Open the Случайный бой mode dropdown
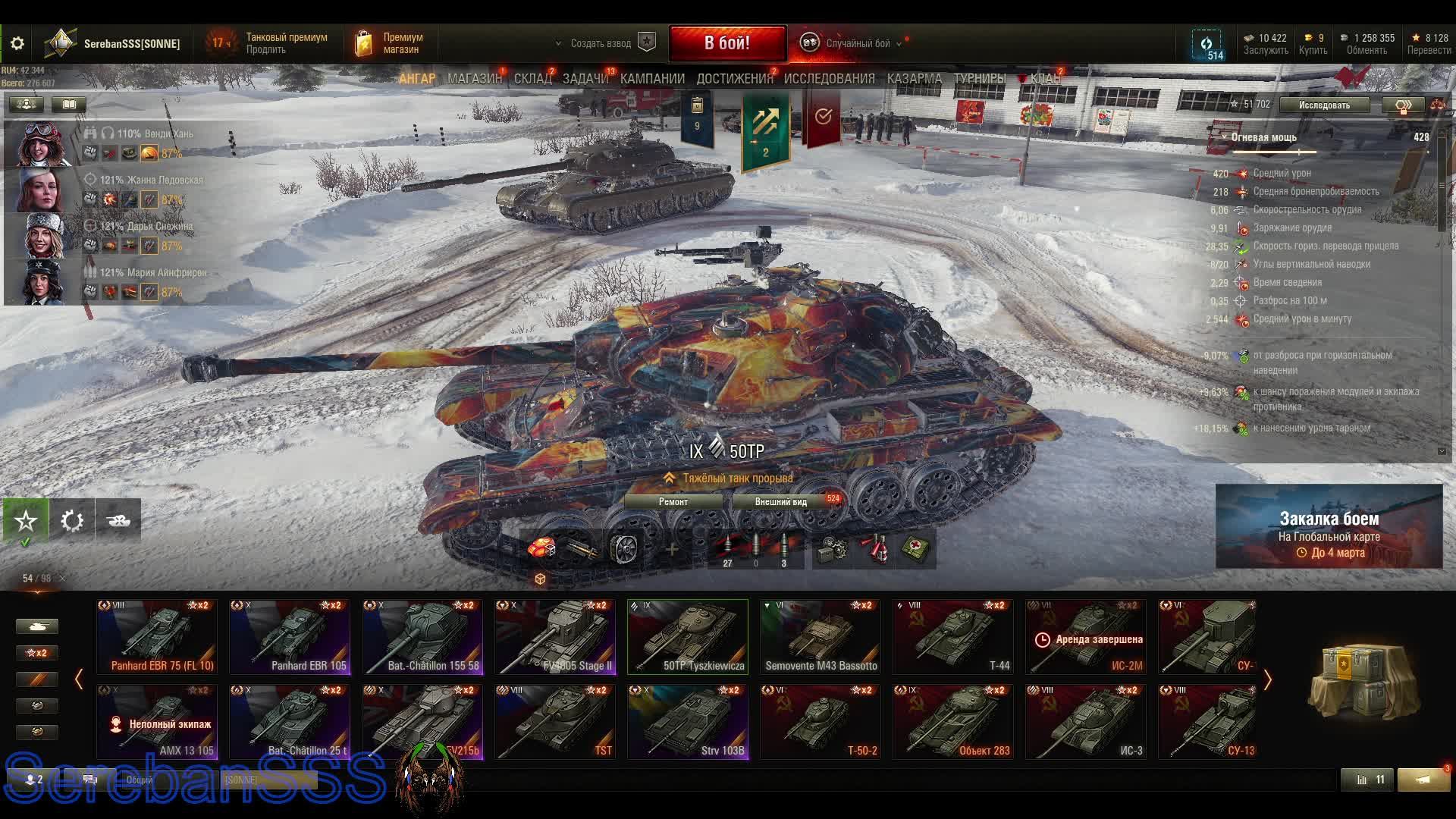Viewport: 1456px width, 819px height. click(857, 43)
